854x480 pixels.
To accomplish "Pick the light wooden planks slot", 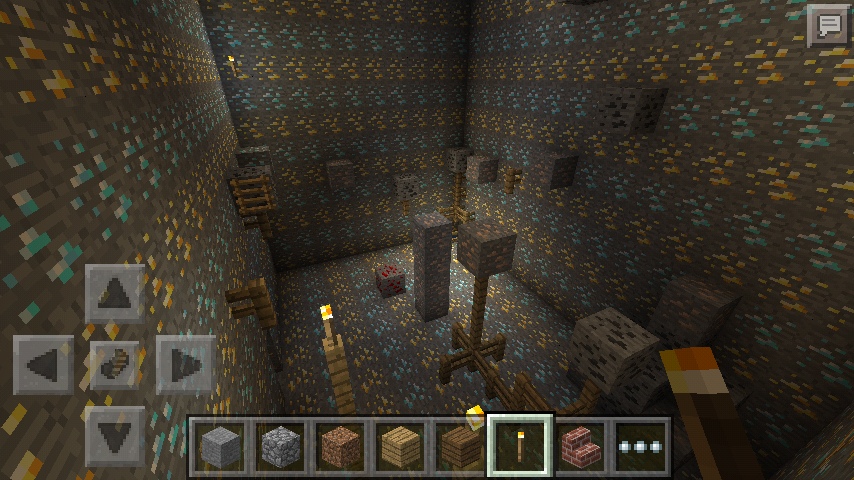I will click(399, 446).
